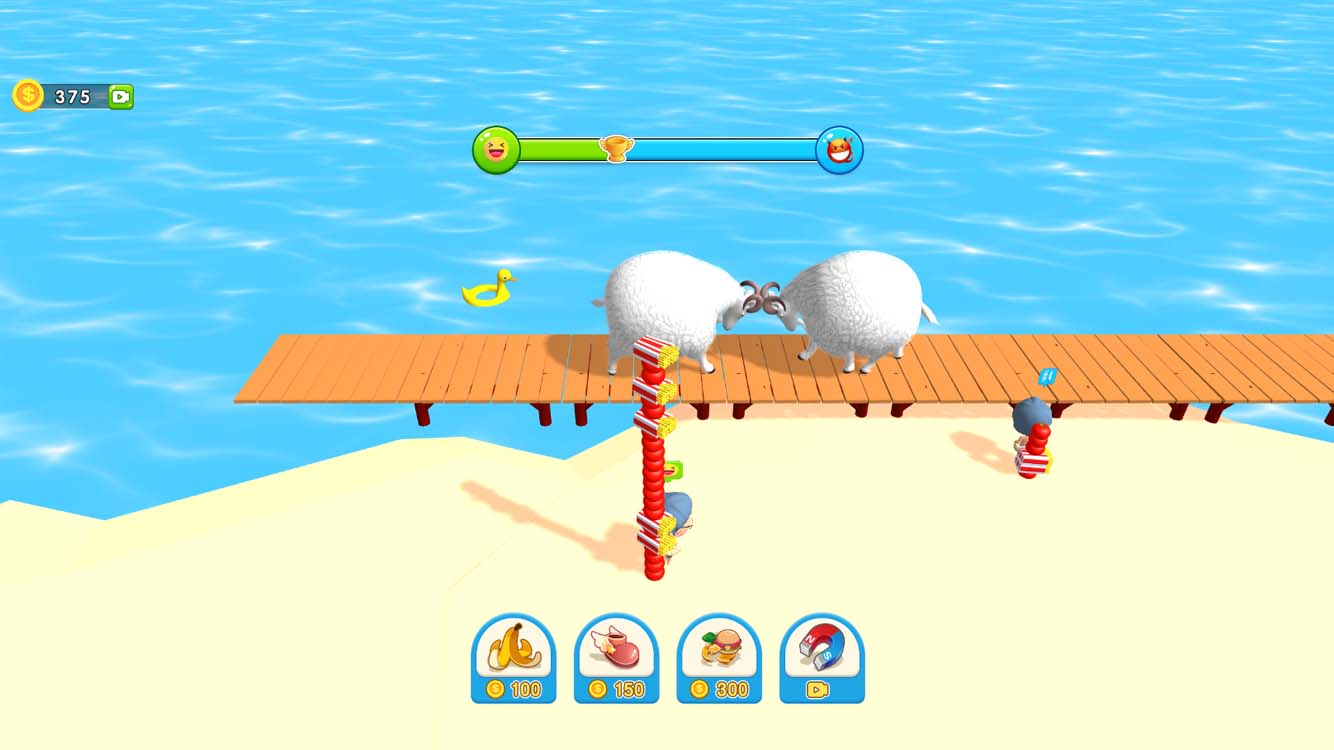Open the banana peel card for 100 coins
The width and height of the screenshot is (1334, 750).
coord(514,660)
